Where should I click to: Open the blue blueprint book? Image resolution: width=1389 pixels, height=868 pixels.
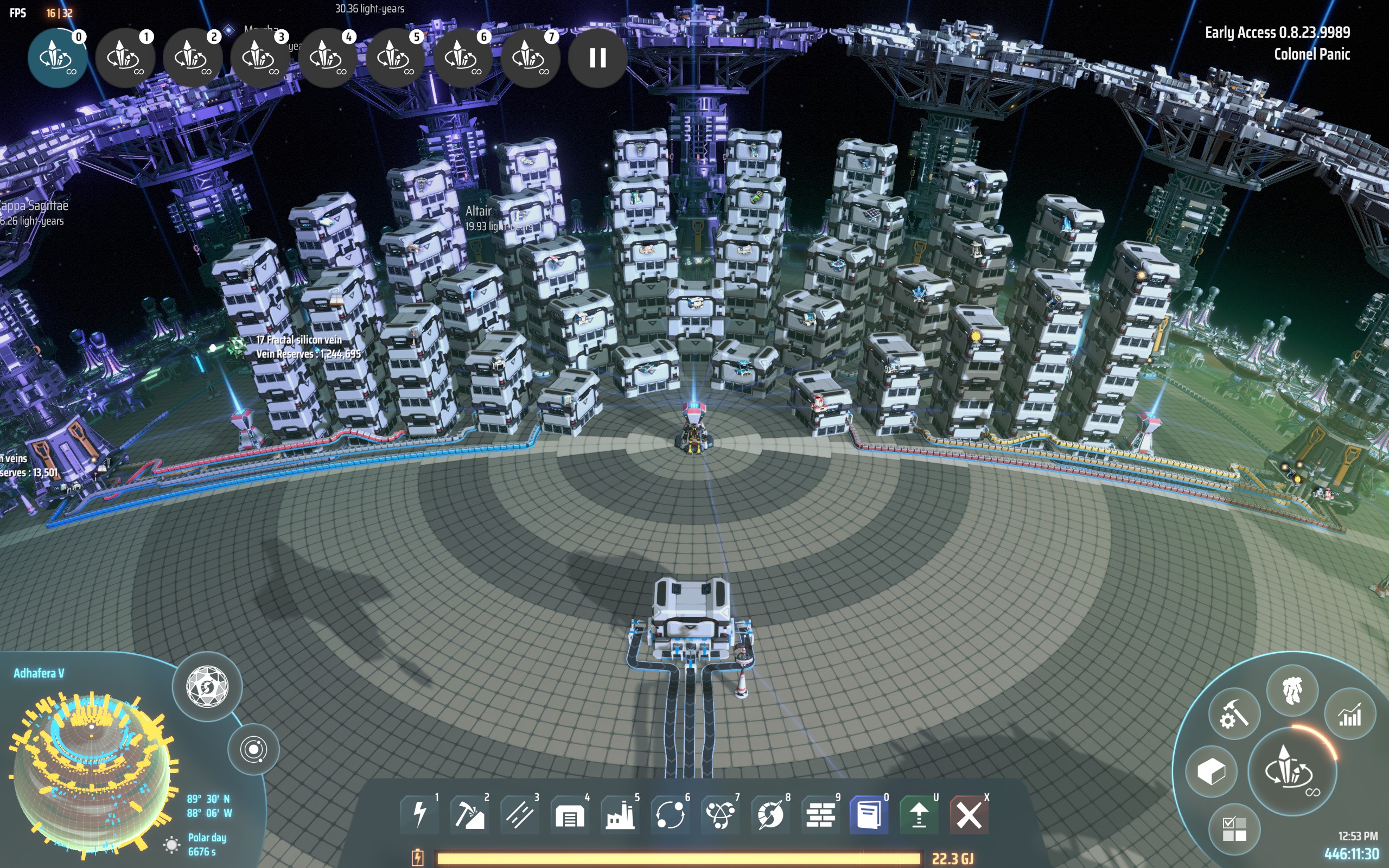coord(869,814)
